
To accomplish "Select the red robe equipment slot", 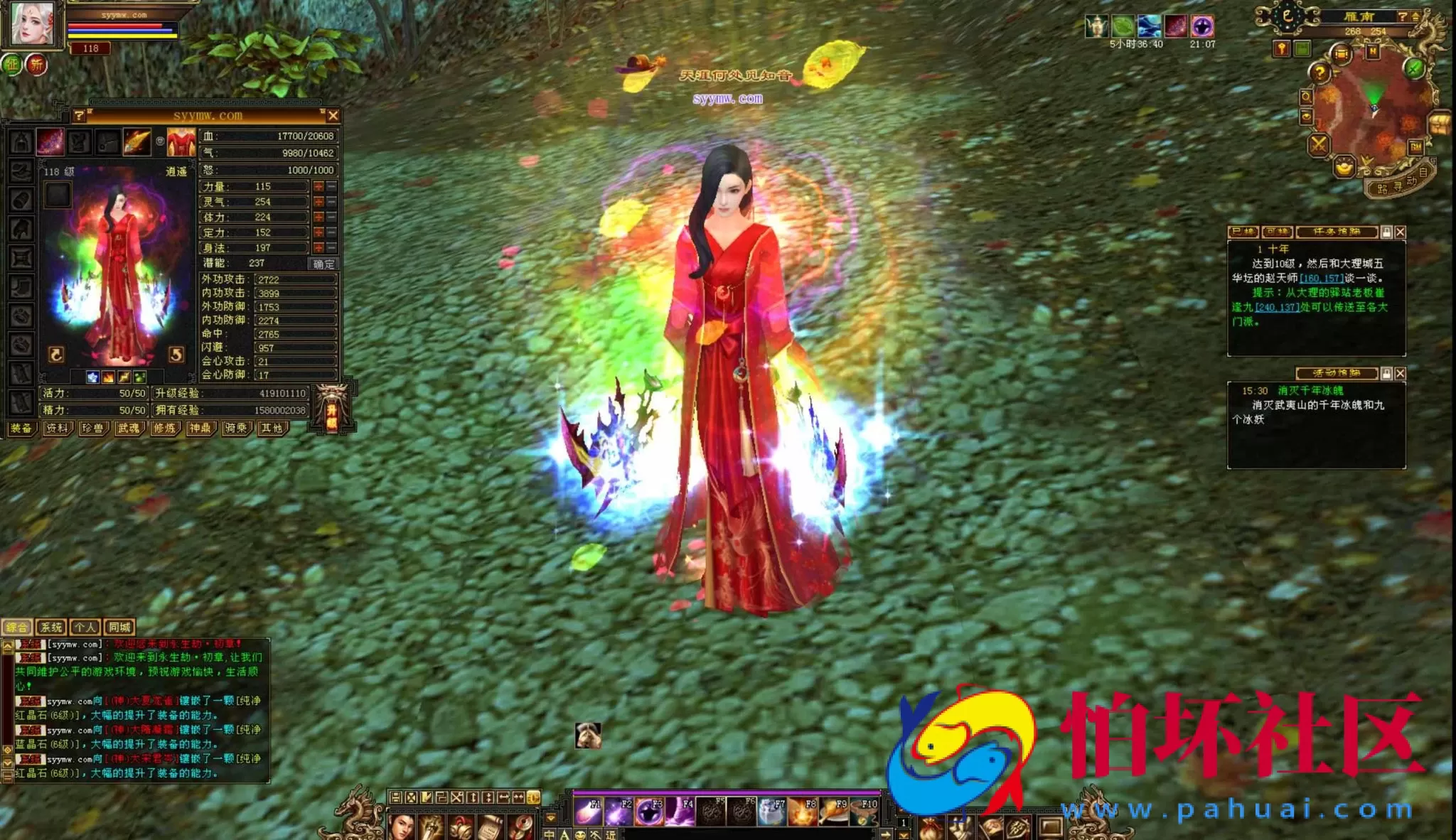I will [x=181, y=142].
